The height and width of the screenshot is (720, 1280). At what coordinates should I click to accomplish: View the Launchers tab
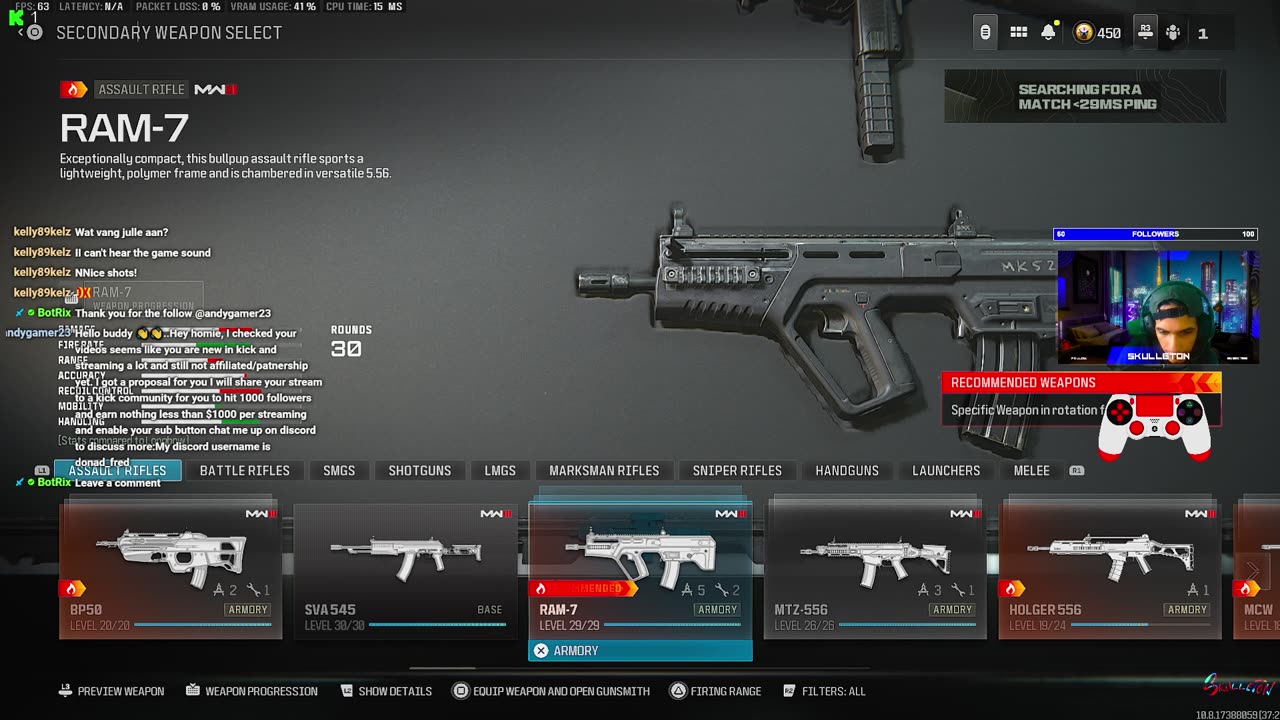946,471
